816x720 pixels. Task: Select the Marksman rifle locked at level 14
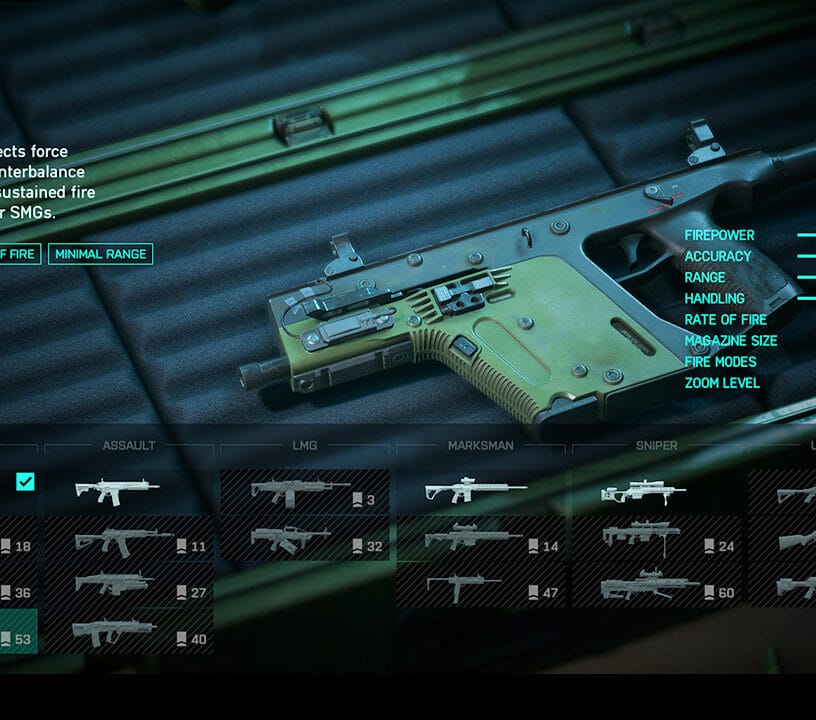pyautogui.click(x=482, y=541)
